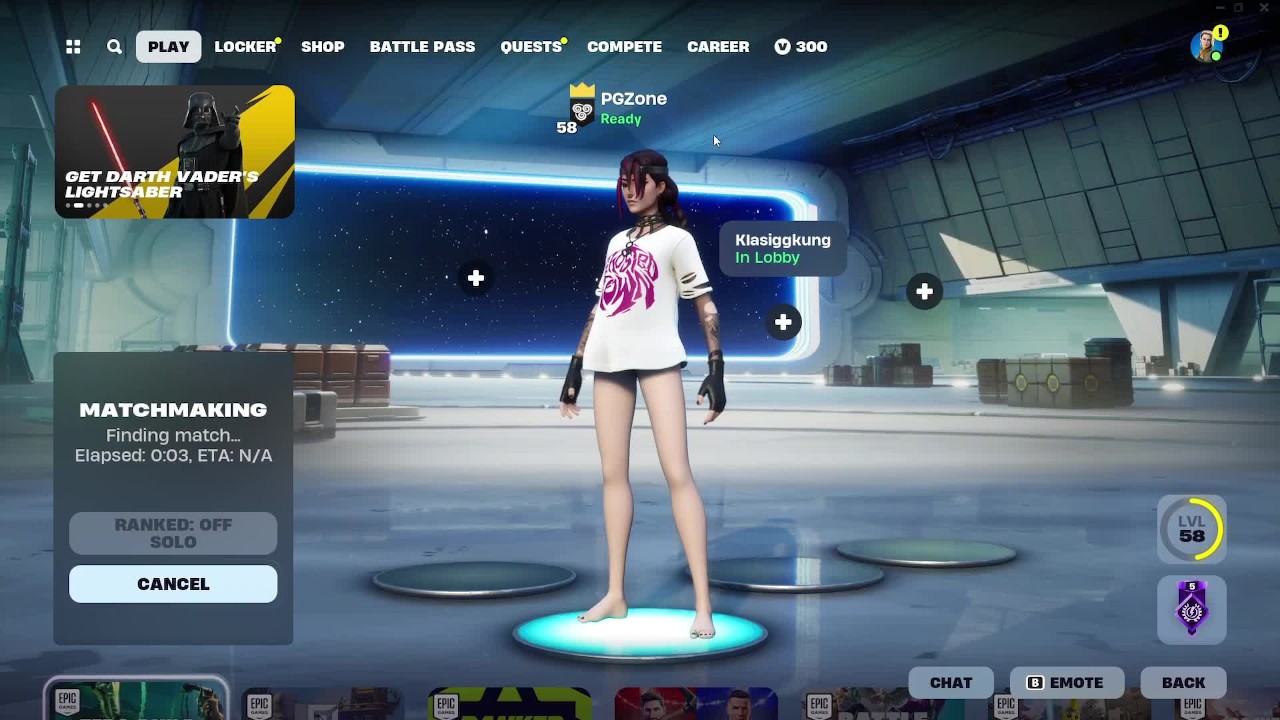
Task: Select the purple rank badge icon
Action: 1191,609
